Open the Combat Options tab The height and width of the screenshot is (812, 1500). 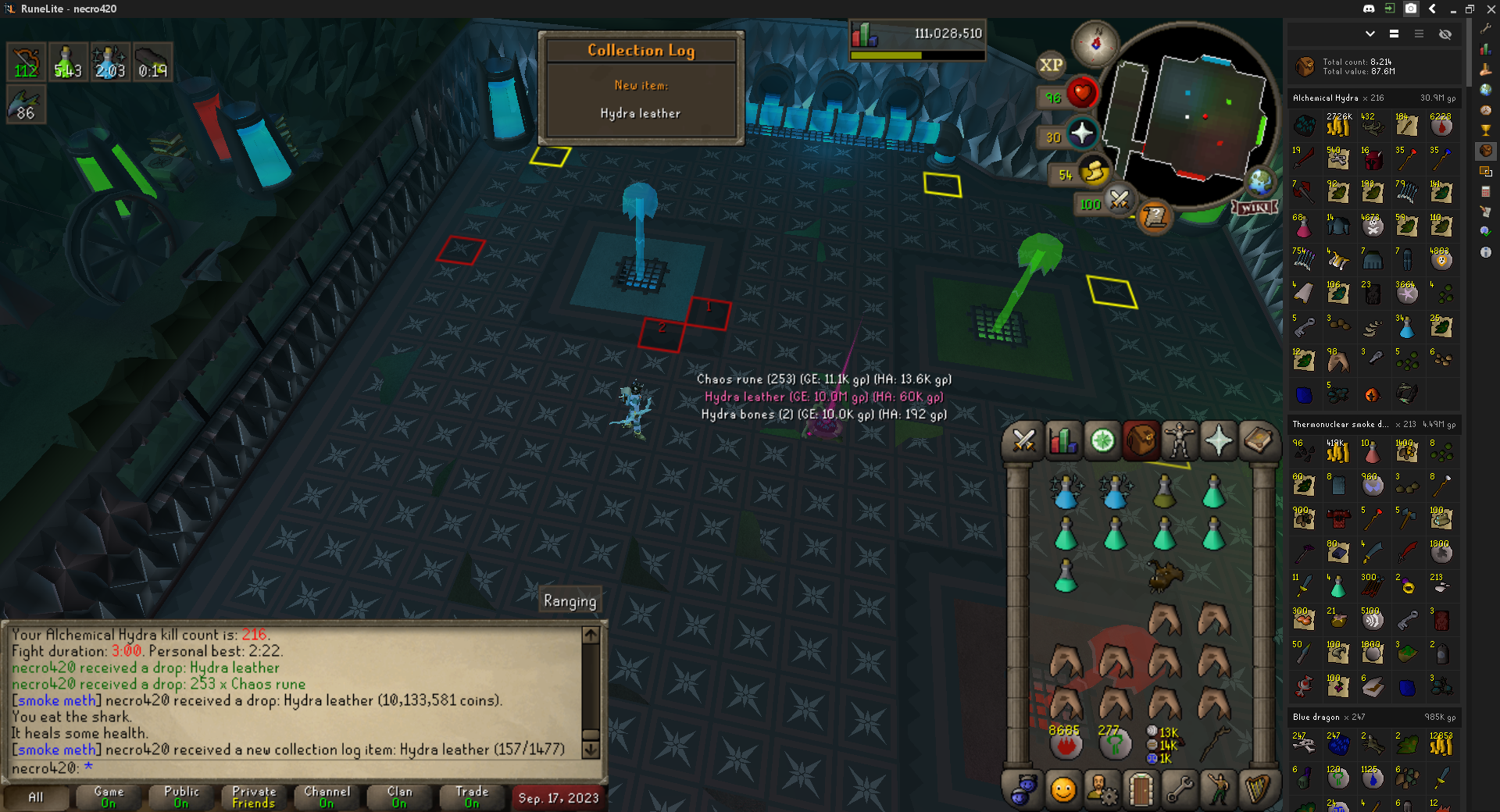tap(1023, 441)
